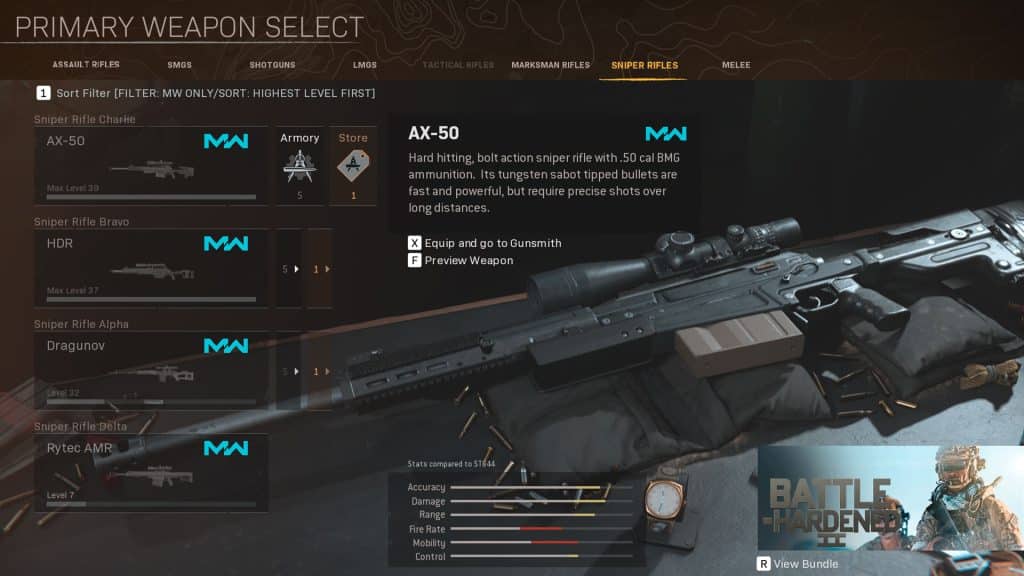Equip and go to Gunsmith
Screen dimensions: 1024x576
[485, 243]
